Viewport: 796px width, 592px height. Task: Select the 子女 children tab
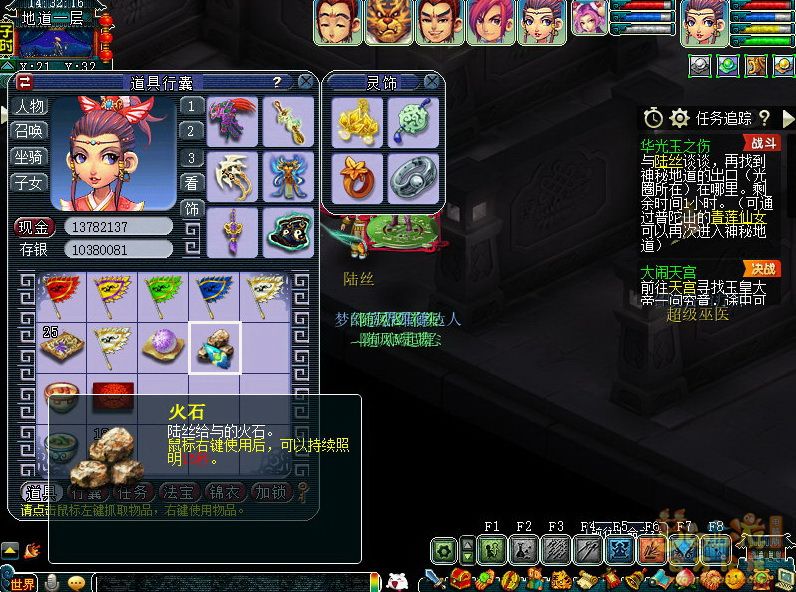pos(29,182)
